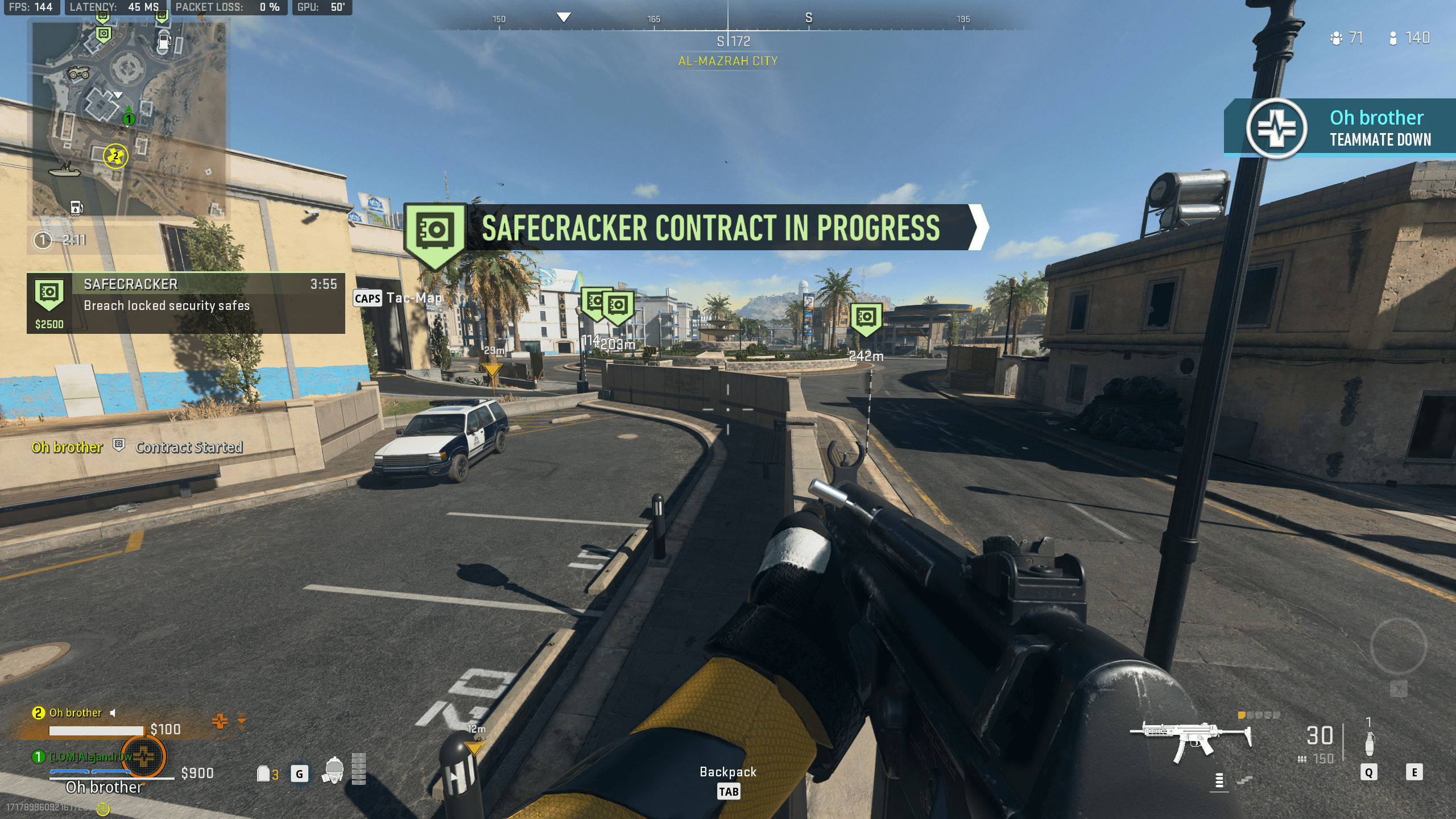Select the boat icon on the minimap

pos(65,172)
